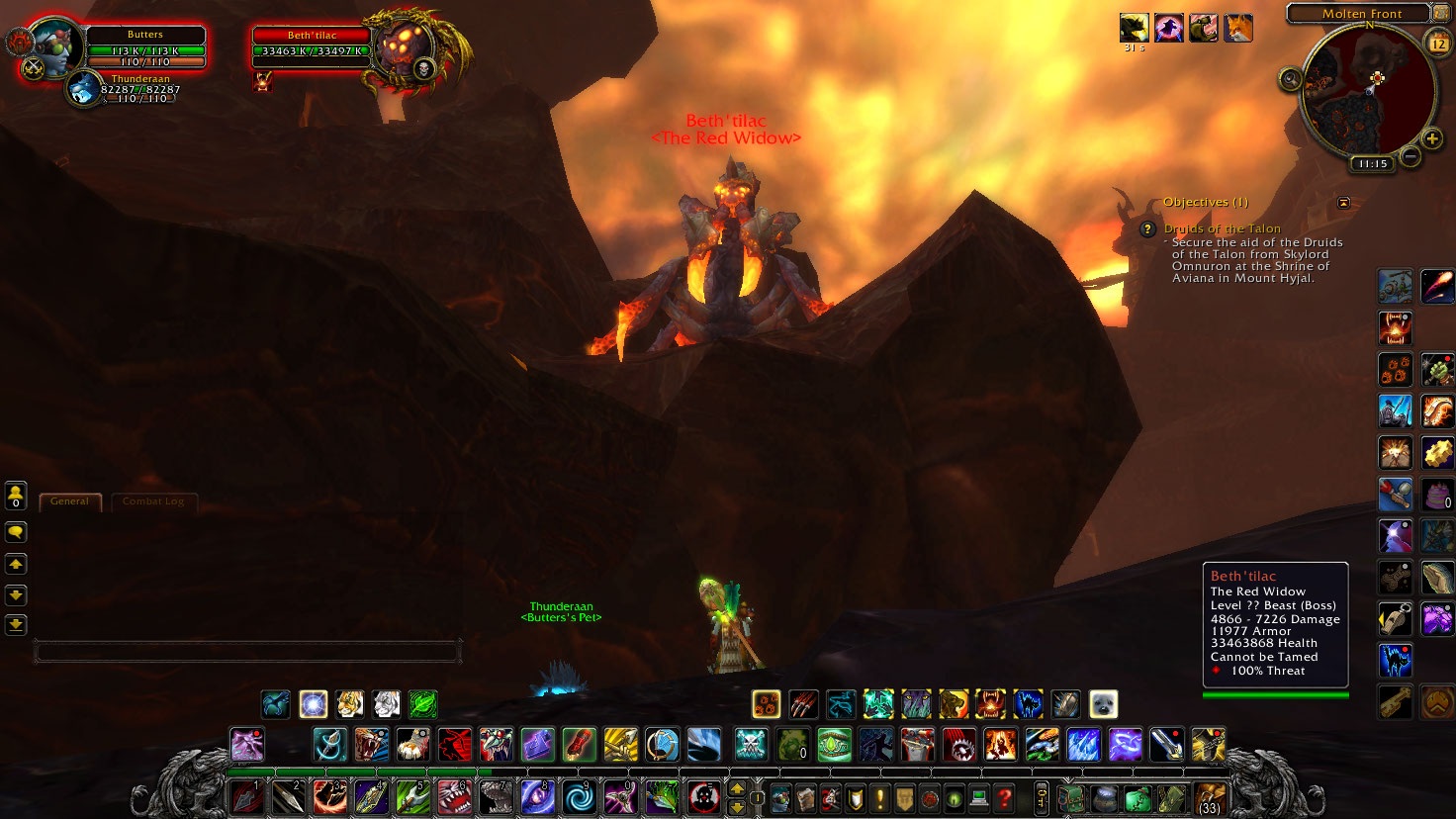Use the red fanged beast ability in slot 6

454,797
